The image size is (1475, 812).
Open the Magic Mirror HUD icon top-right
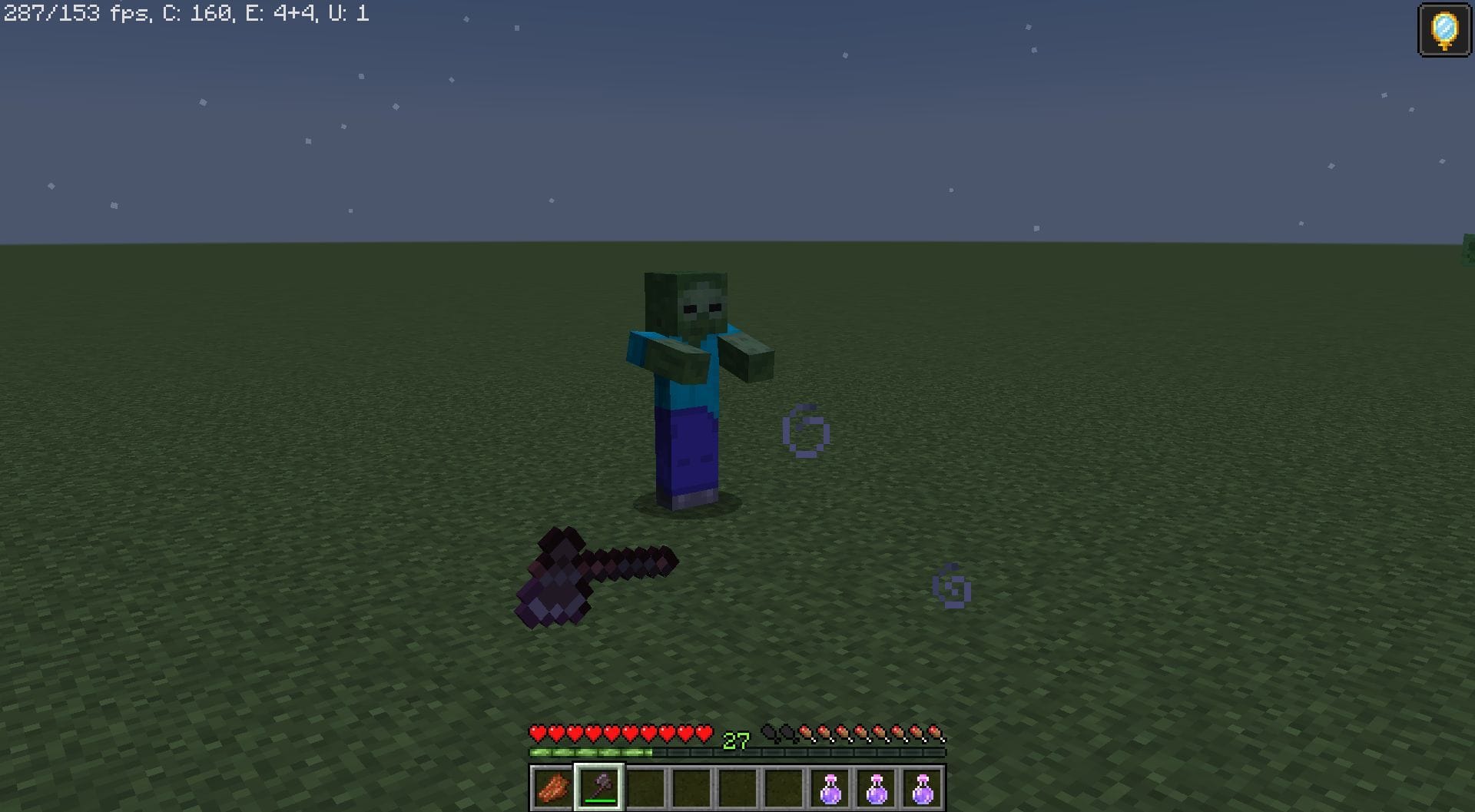pyautogui.click(x=1444, y=30)
